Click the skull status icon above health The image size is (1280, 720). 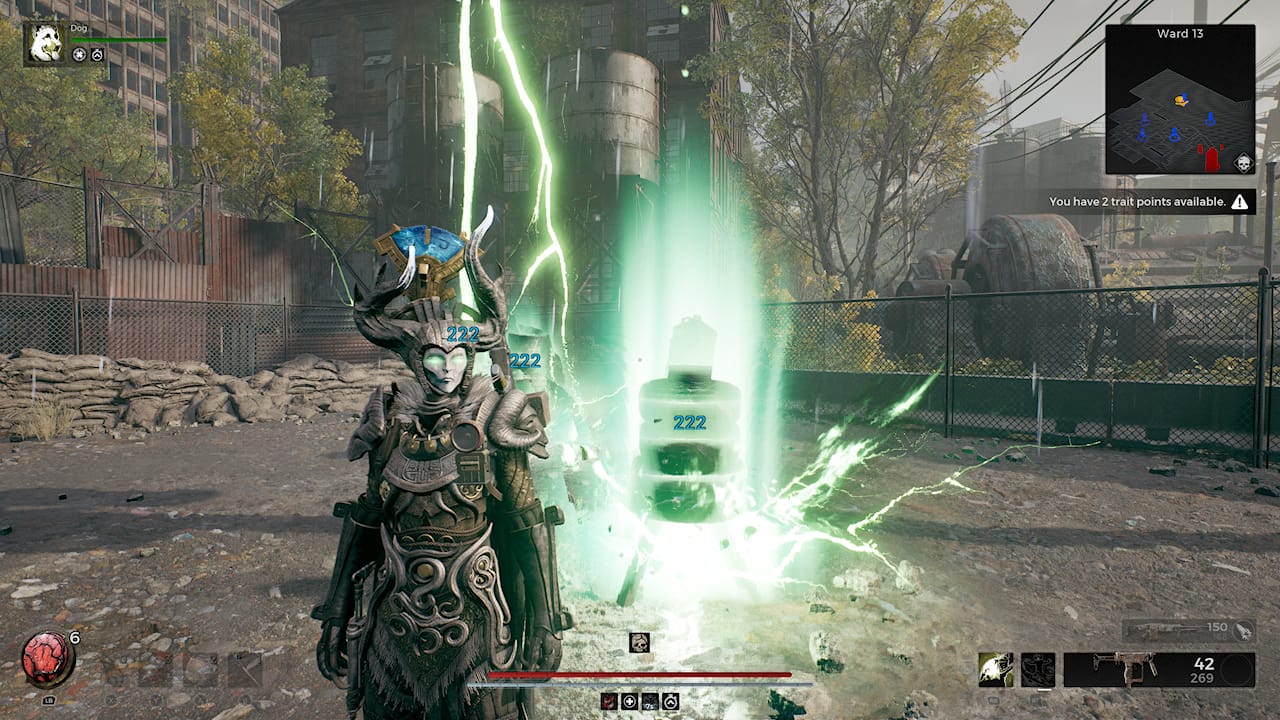(x=639, y=643)
